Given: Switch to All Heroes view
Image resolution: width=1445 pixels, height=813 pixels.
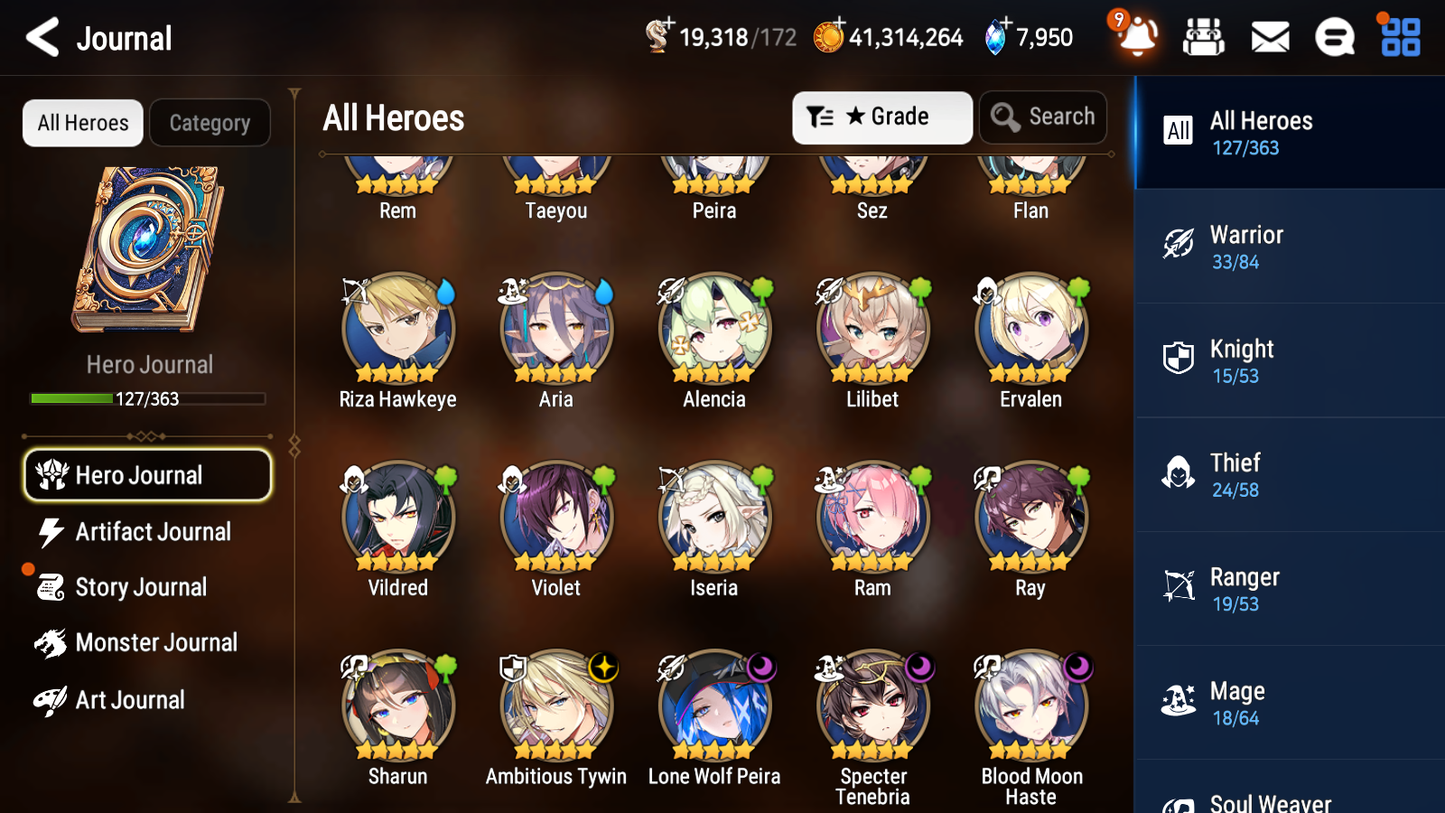Looking at the screenshot, I should 82,122.
